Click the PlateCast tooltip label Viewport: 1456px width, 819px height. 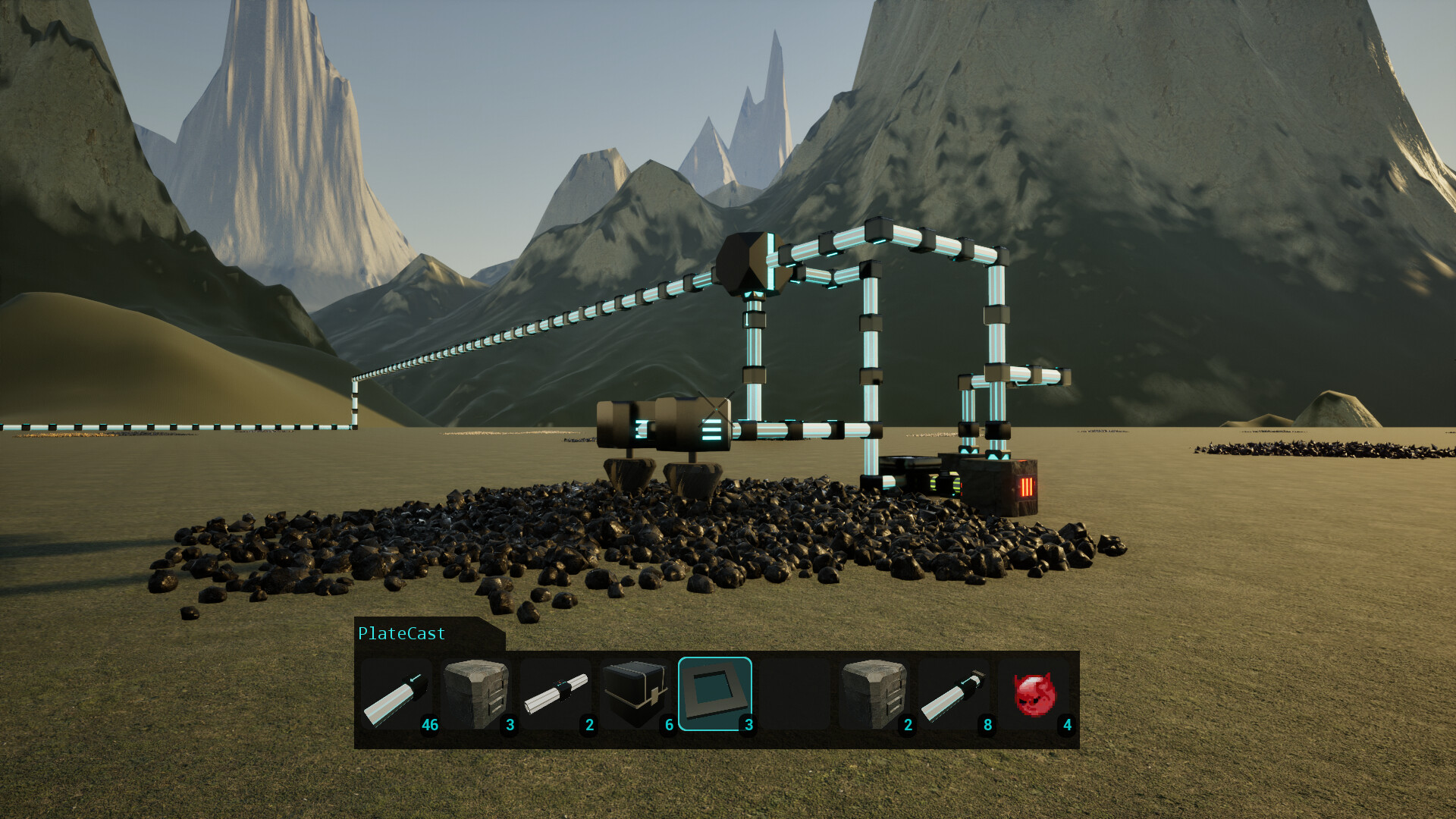pos(400,633)
